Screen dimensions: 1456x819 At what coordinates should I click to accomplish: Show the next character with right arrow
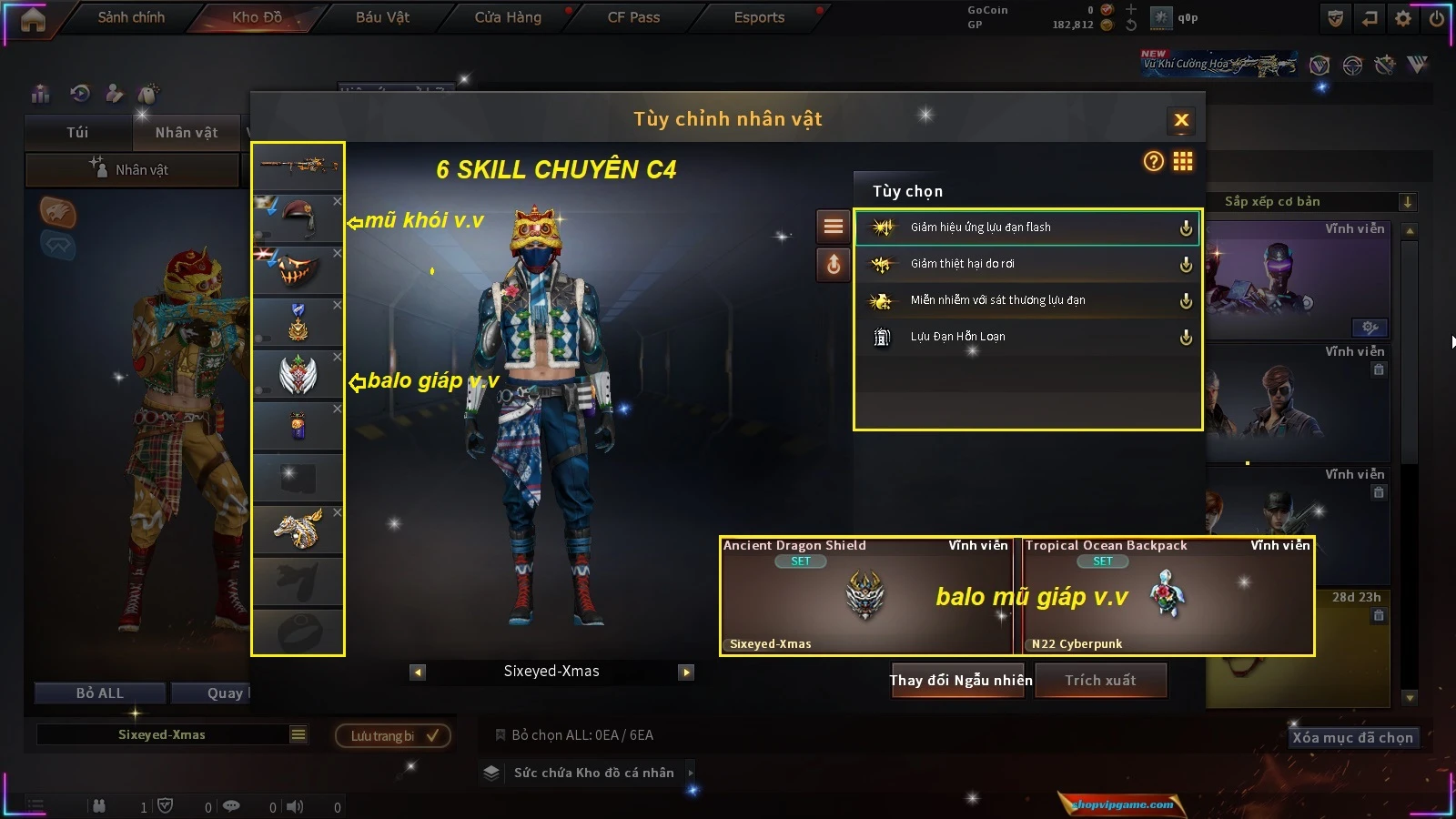tap(686, 672)
